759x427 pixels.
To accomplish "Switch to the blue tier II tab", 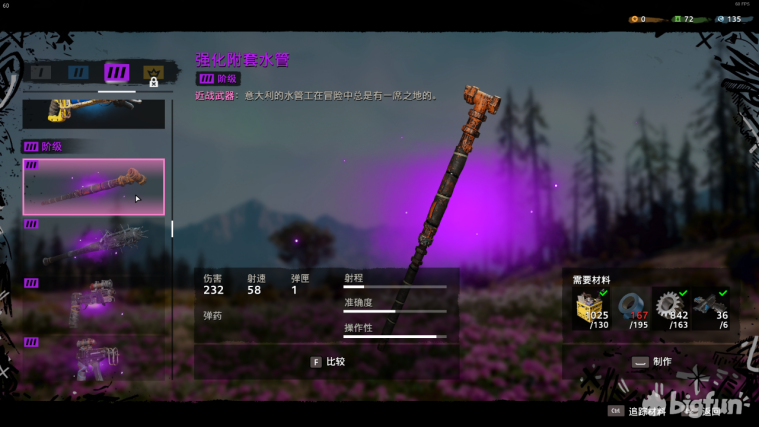I will 78,72.
